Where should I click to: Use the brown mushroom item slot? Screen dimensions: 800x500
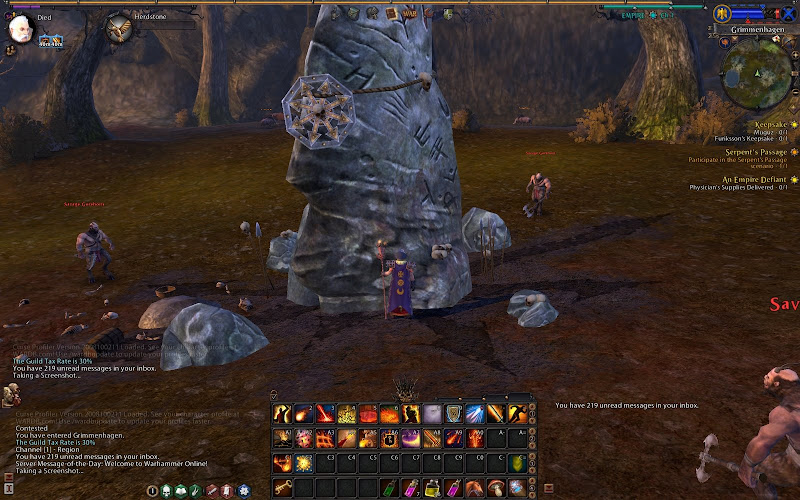coord(497,487)
